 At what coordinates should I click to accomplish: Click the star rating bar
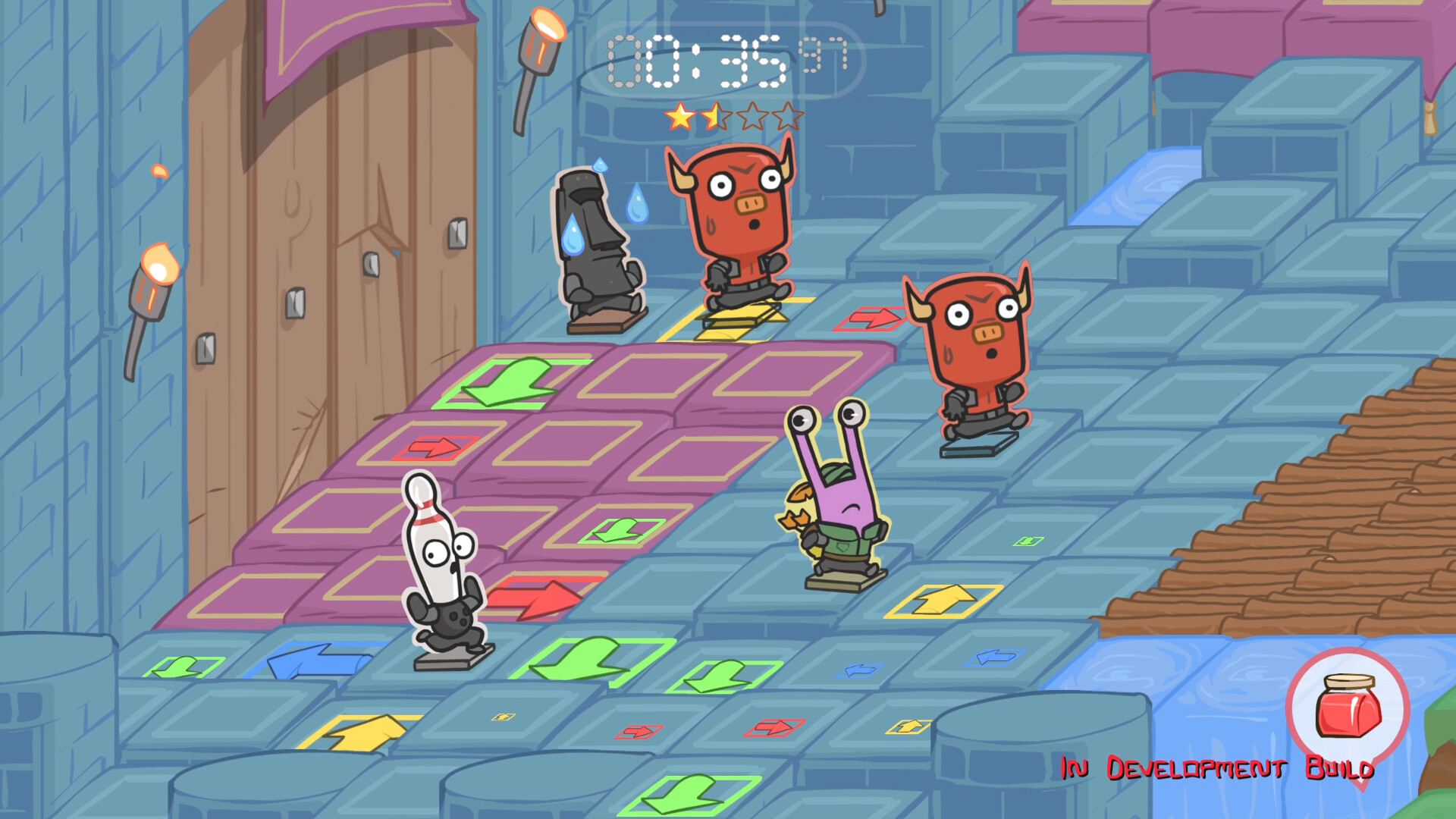pos(734,115)
